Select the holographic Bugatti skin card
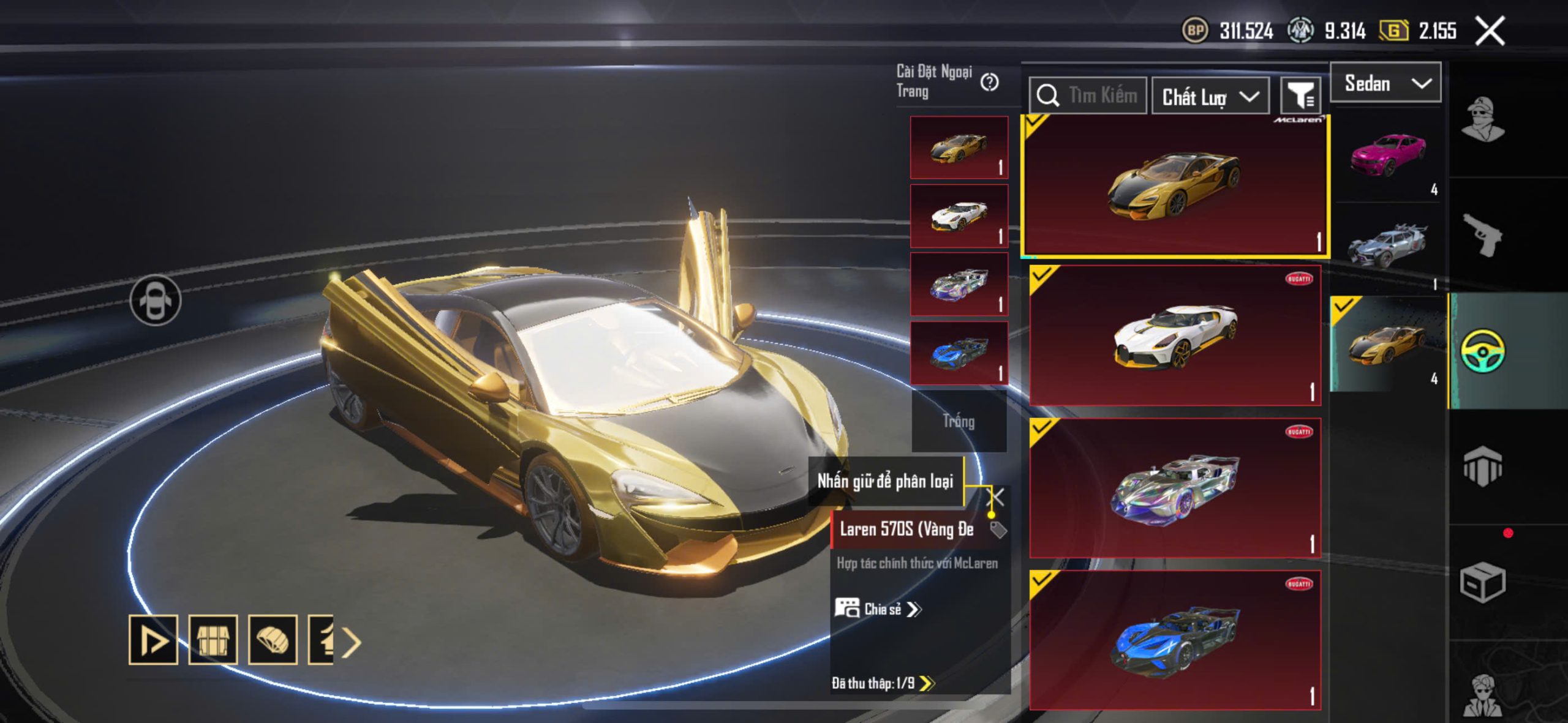1568x723 pixels. [1175, 488]
